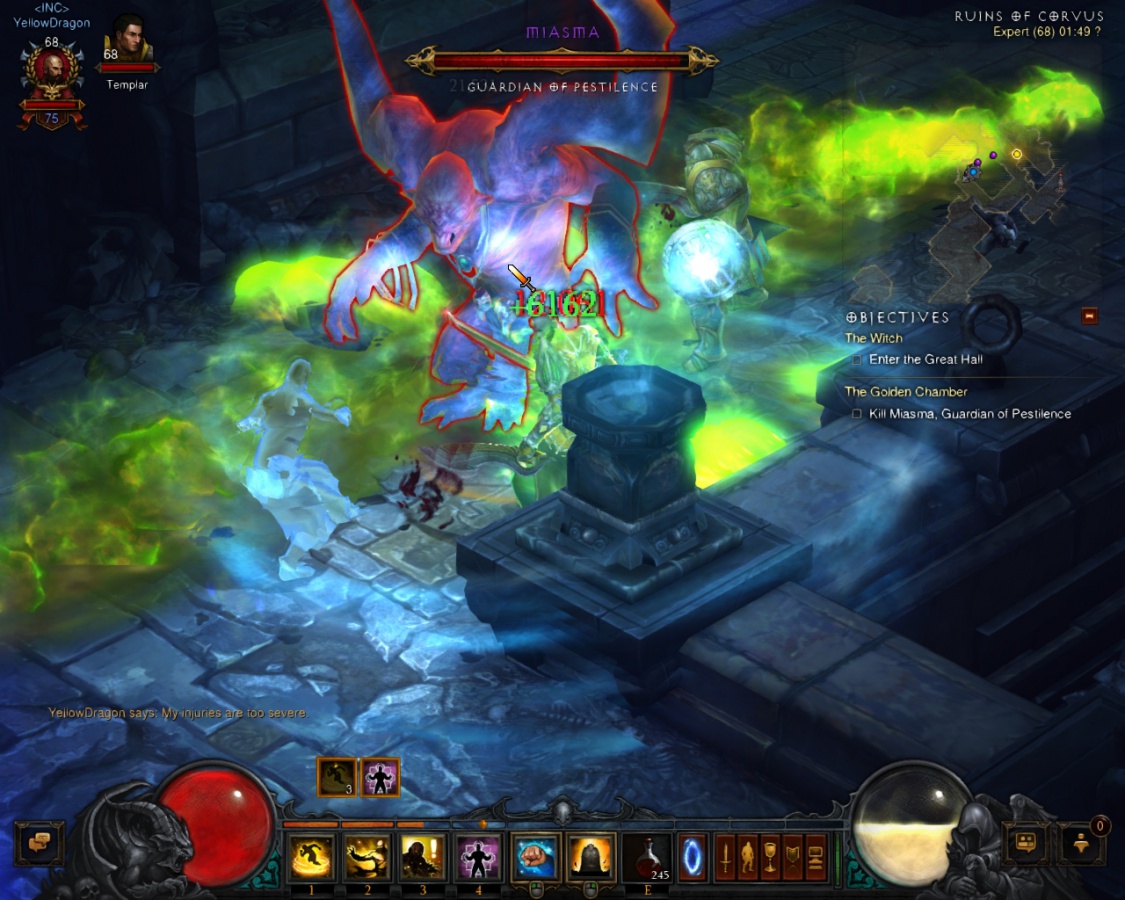Collapse the Objectives tracker with red button
The width and height of the screenshot is (1125, 900).
point(1089,316)
